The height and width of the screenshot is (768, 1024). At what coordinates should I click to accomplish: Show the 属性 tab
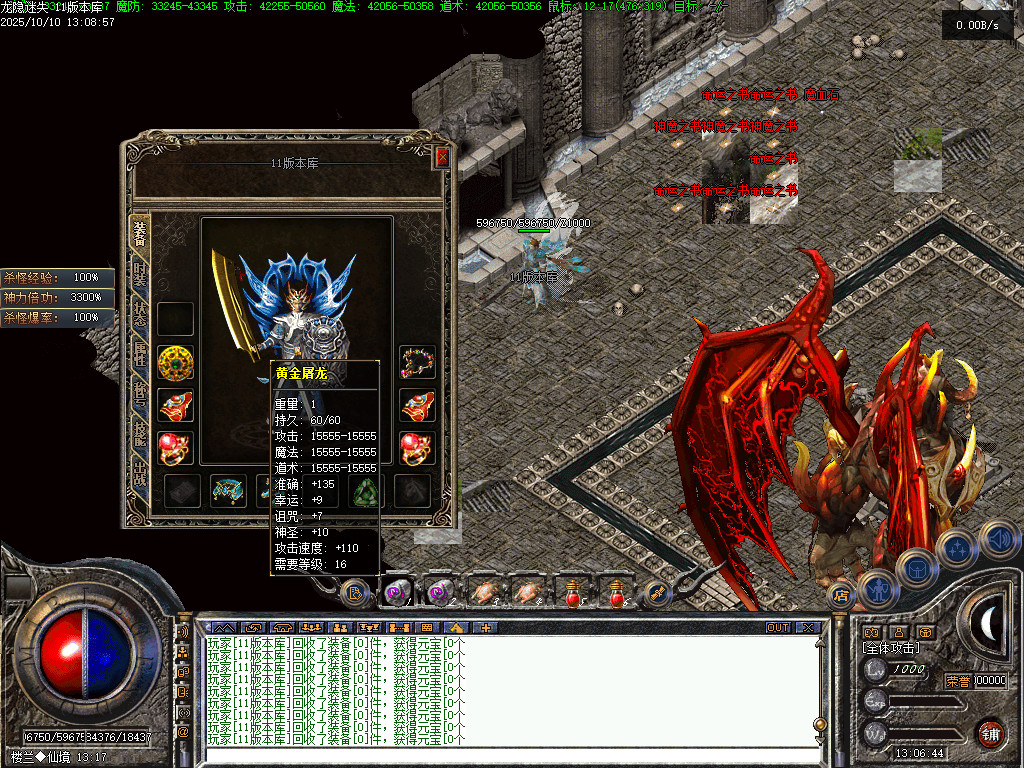point(140,358)
